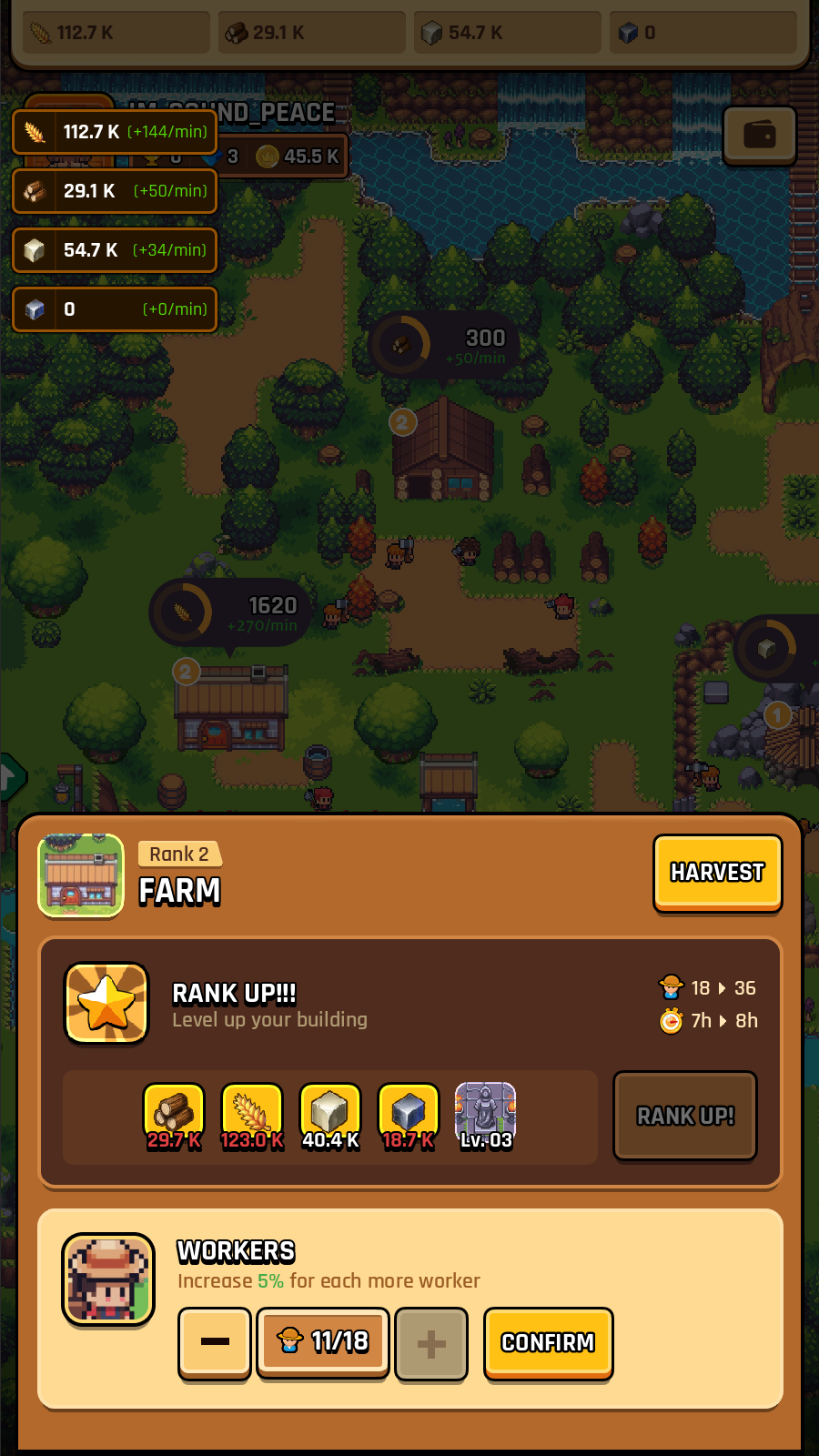Screen dimensions: 819x1456
Task: Tap the farmer worker portrait
Action: tap(108, 1279)
